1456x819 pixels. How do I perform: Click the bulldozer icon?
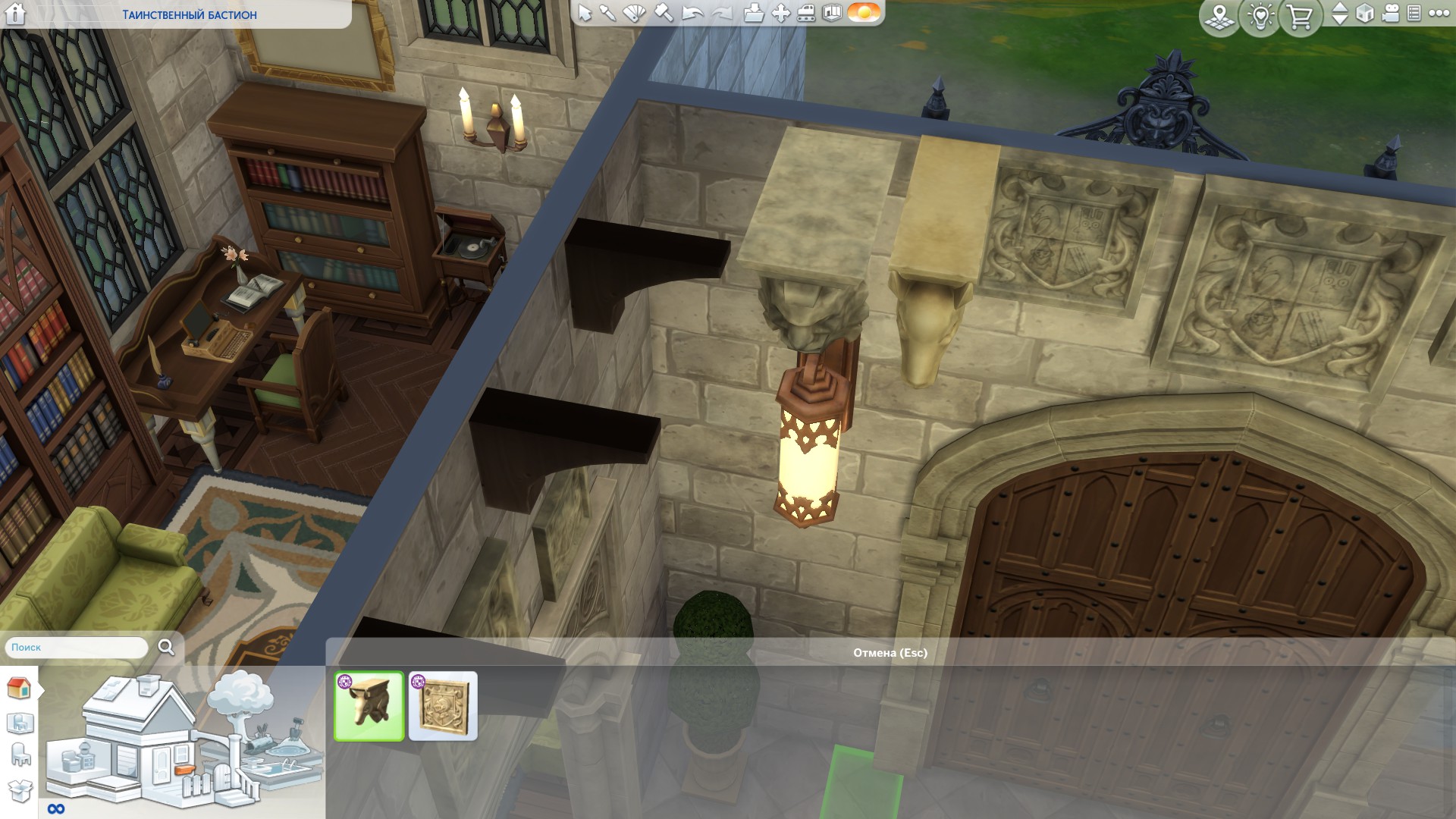[x=806, y=13]
